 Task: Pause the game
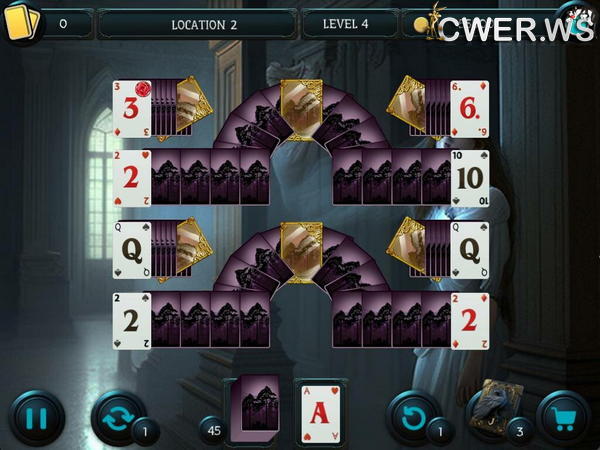(x=36, y=417)
